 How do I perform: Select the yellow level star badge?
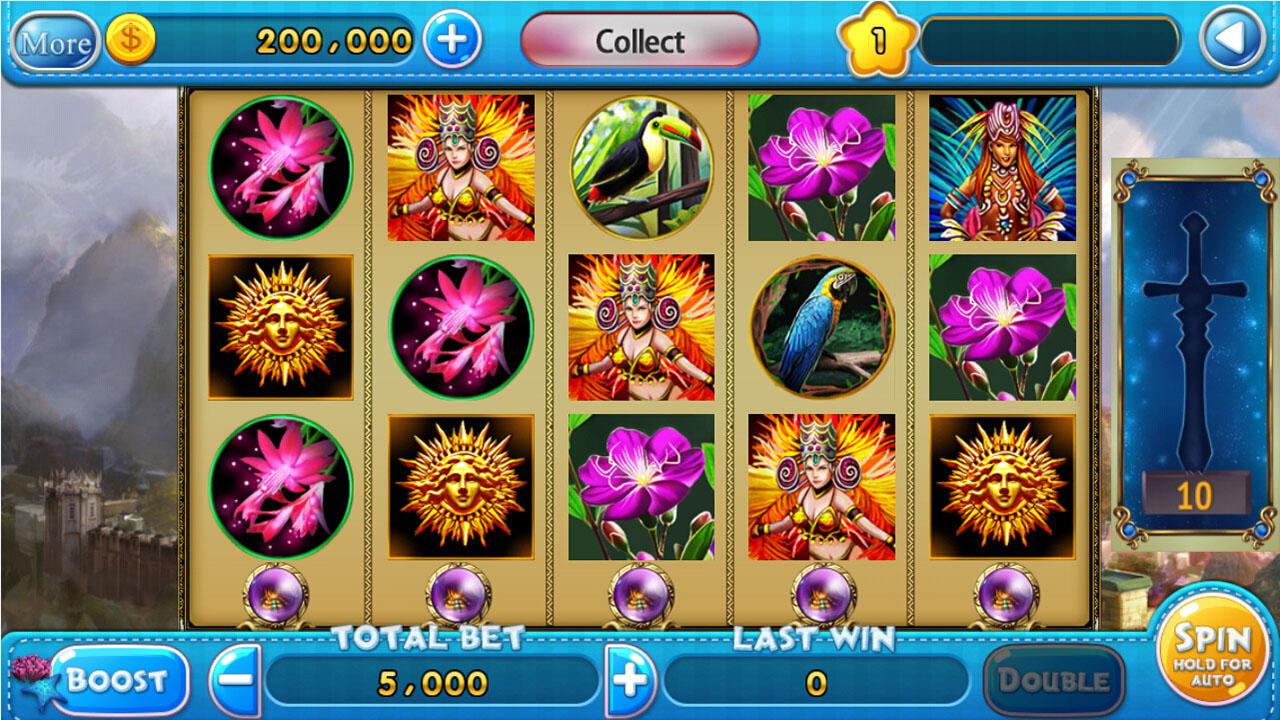[878, 42]
